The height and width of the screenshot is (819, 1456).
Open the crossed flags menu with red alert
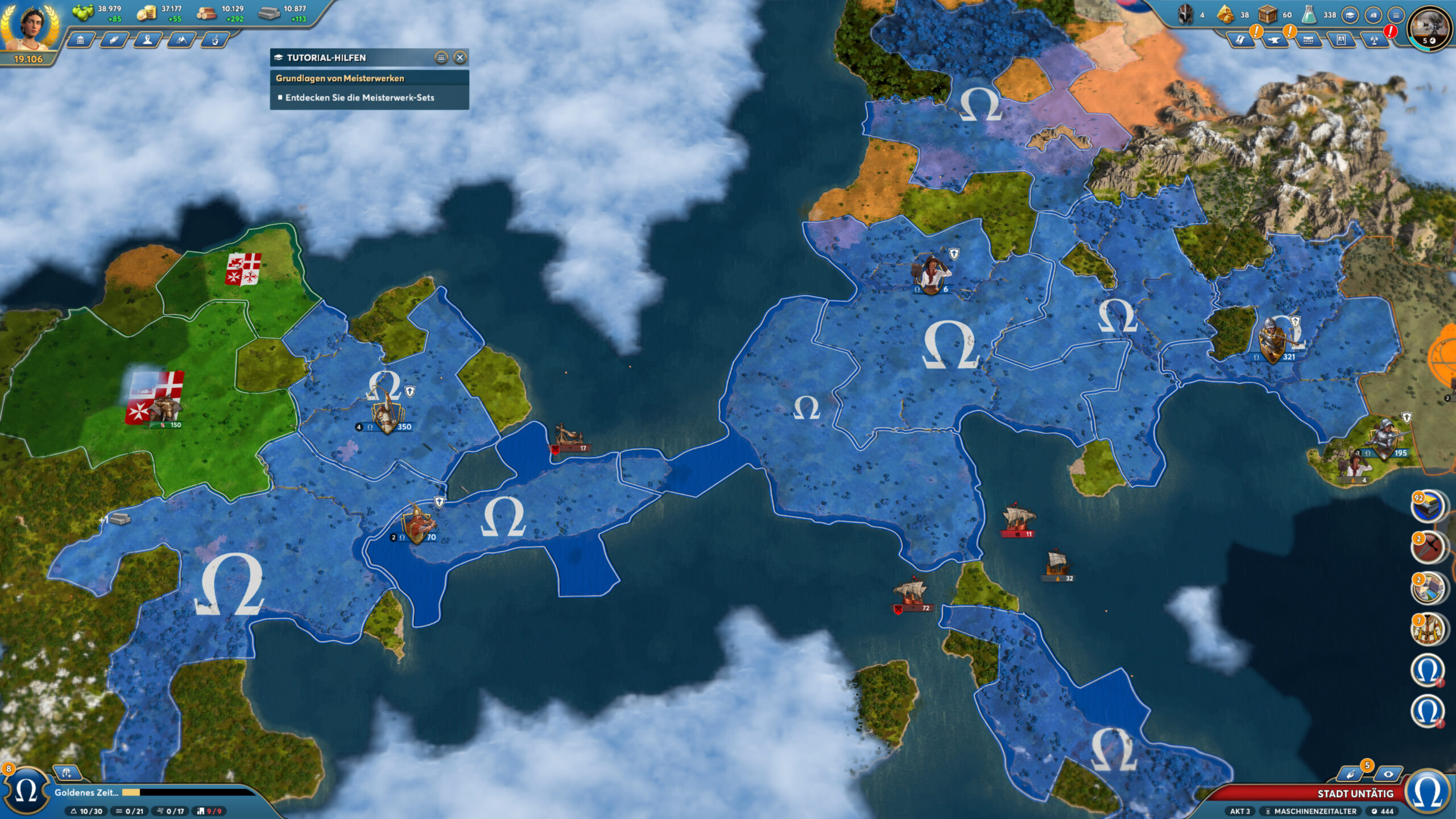tap(1375, 40)
